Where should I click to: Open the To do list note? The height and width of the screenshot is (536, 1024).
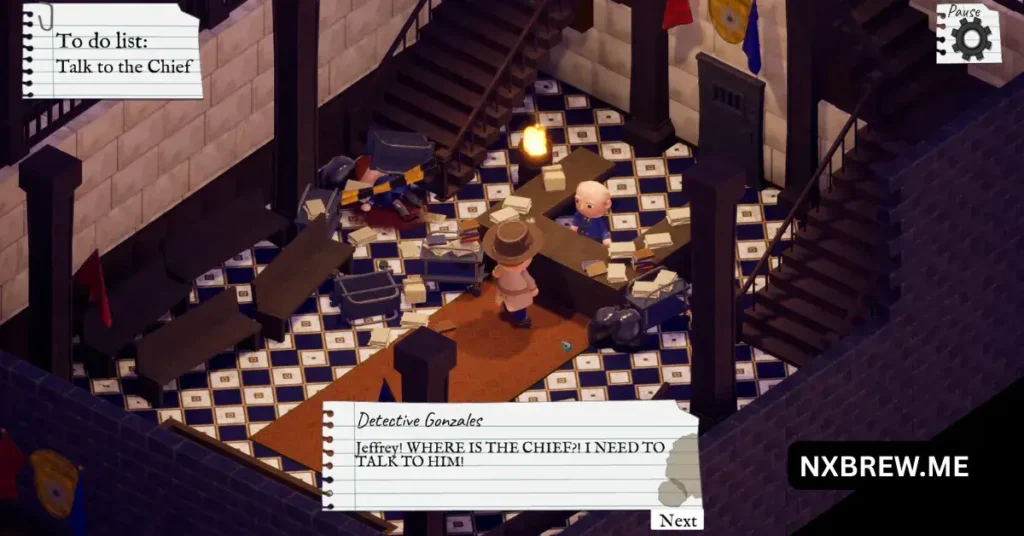112,52
